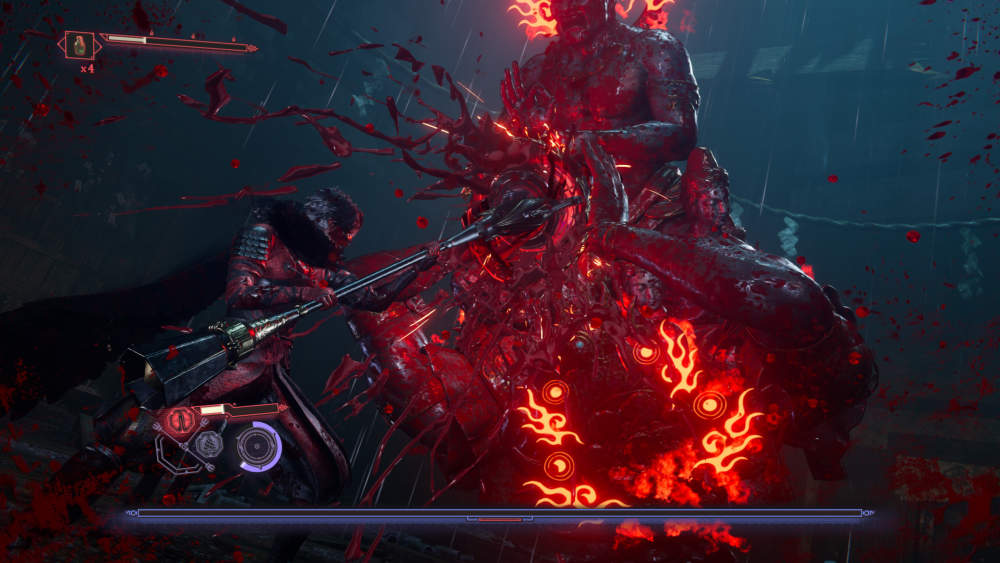Activate the glowing red octagon skill icon
This screenshot has height=563, width=1000.
181,418
